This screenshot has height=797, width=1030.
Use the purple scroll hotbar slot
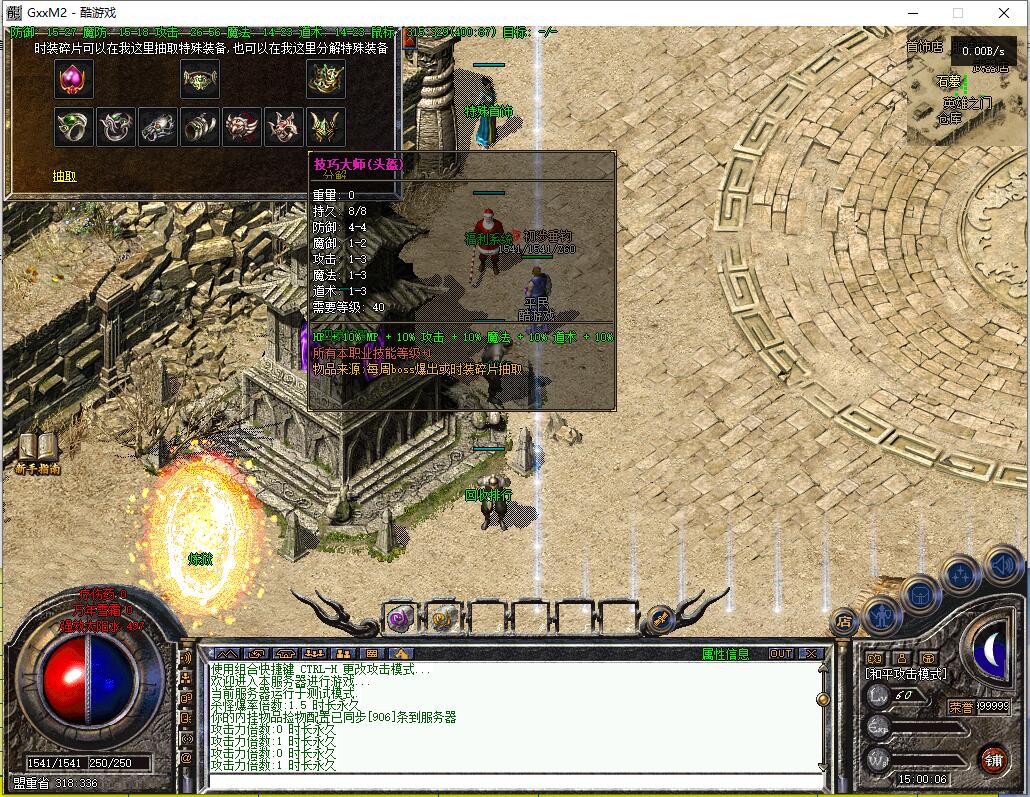(x=401, y=618)
